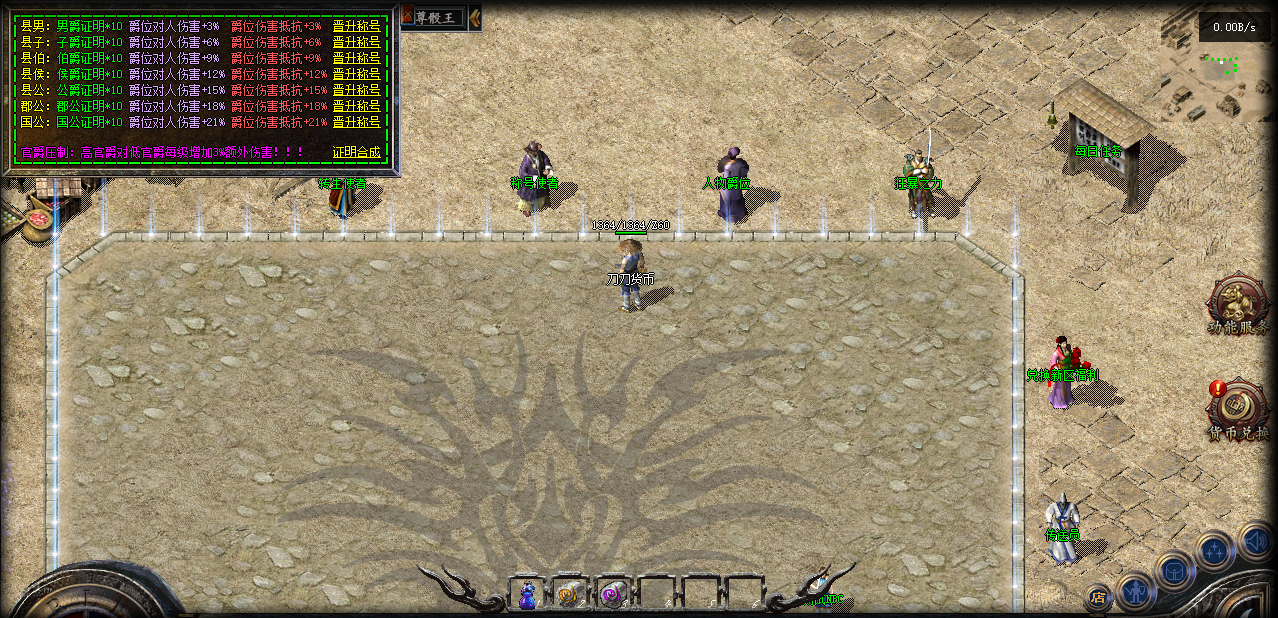
Task: Open the 货币兑换 exchange icon
Action: click(x=1238, y=406)
